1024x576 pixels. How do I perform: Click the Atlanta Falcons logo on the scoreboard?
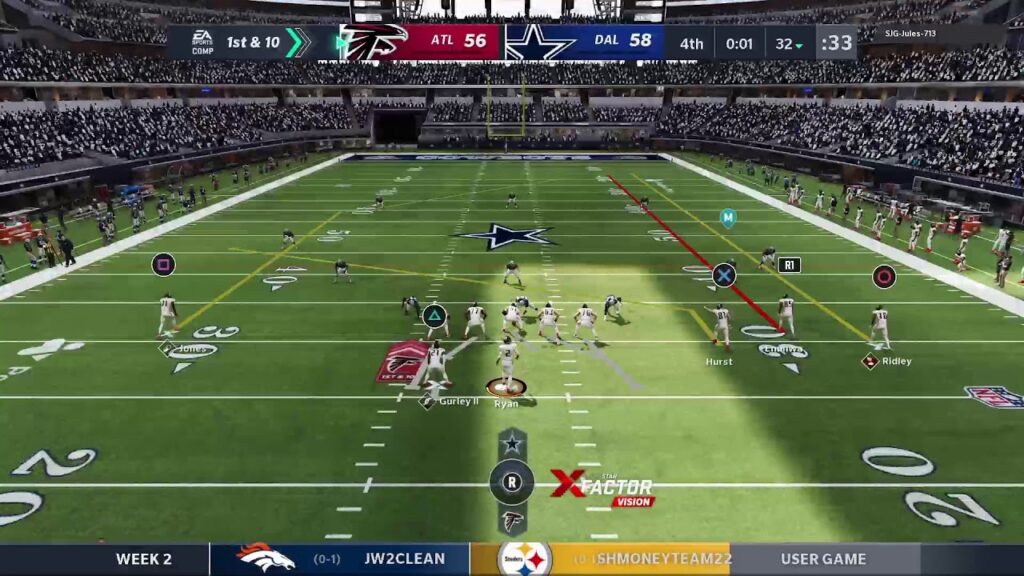pyautogui.click(x=373, y=42)
